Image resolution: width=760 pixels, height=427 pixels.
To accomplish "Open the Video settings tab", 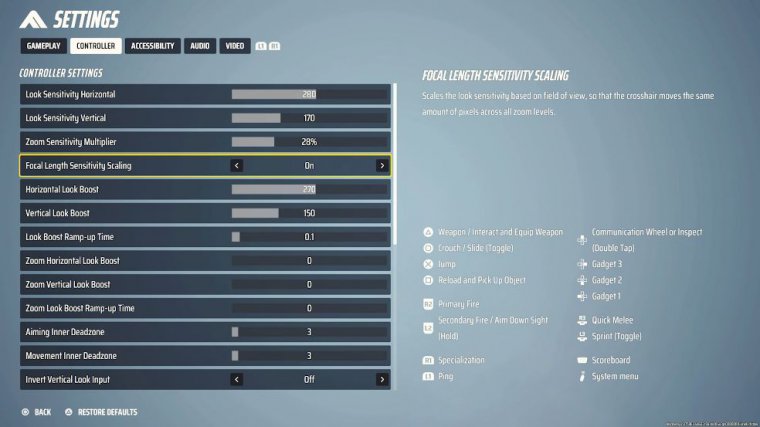I will 234,46.
